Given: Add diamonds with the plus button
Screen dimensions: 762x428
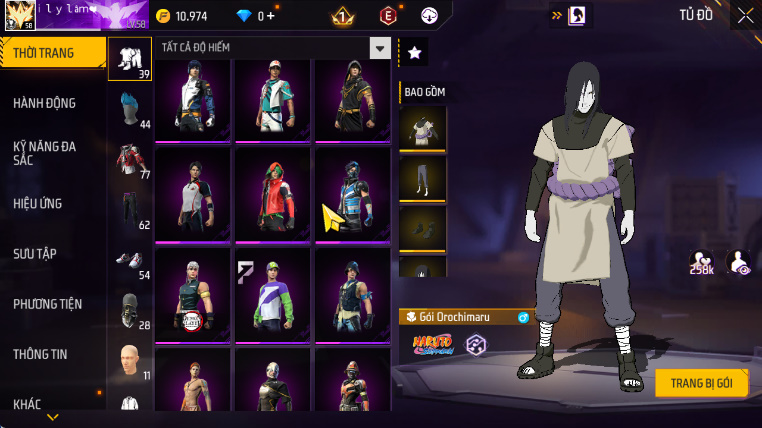Looking at the screenshot, I should tap(269, 16).
